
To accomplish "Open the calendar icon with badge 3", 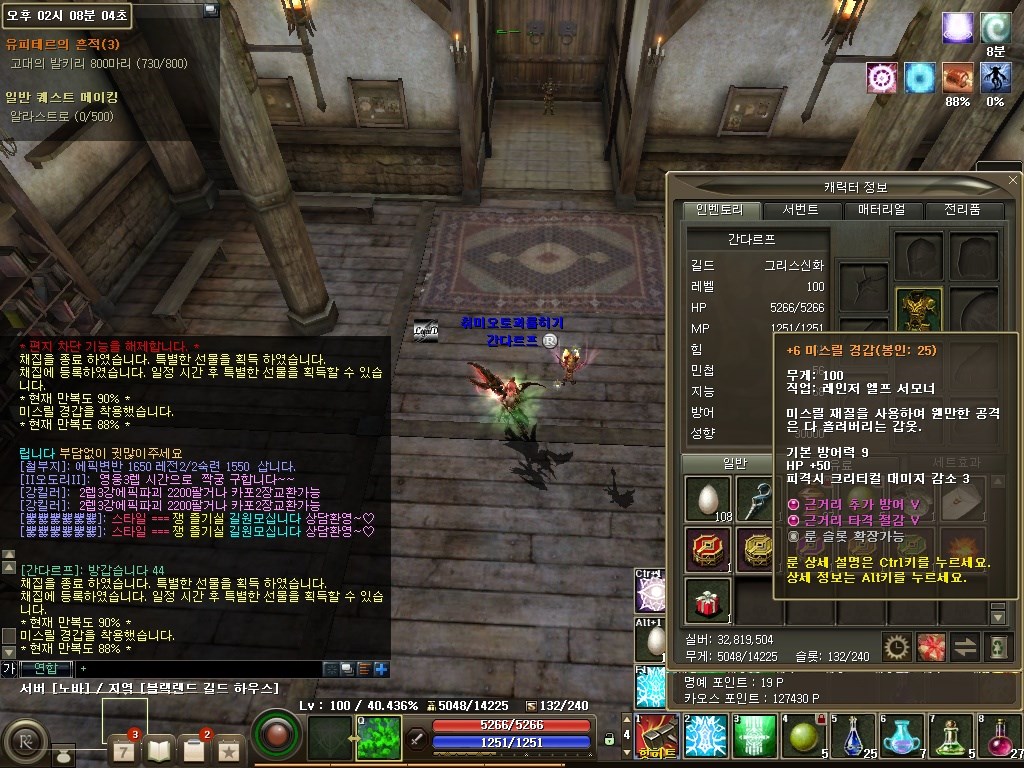I will [x=122, y=748].
